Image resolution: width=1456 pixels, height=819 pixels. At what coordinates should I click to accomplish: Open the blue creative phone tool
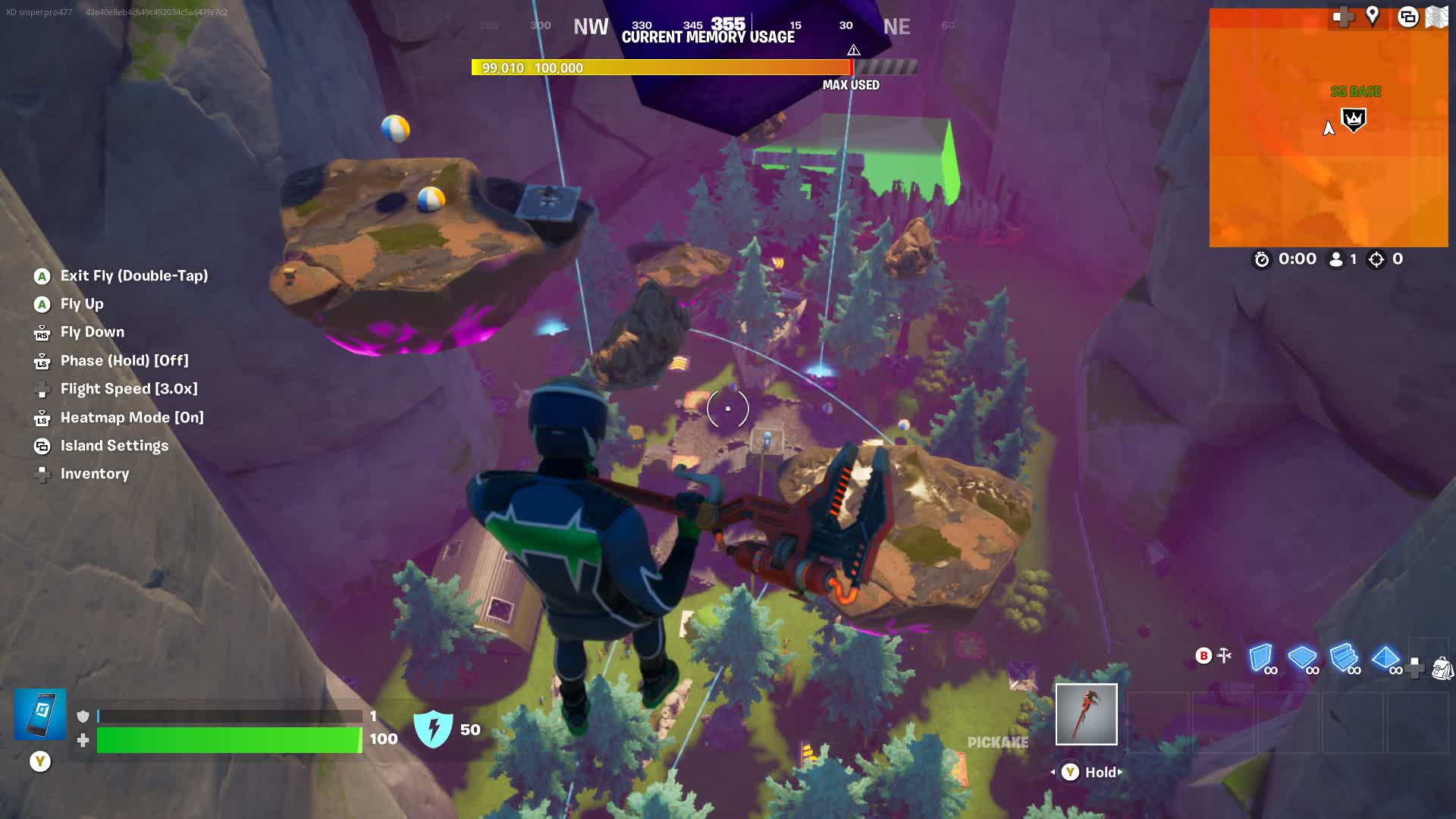coord(40,714)
